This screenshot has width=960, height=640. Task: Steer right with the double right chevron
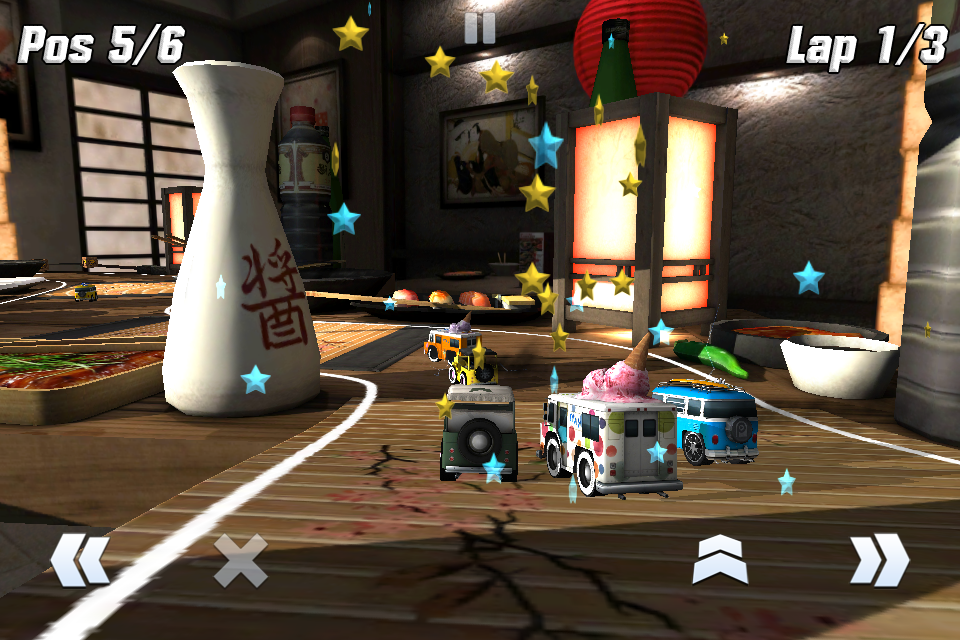click(879, 560)
